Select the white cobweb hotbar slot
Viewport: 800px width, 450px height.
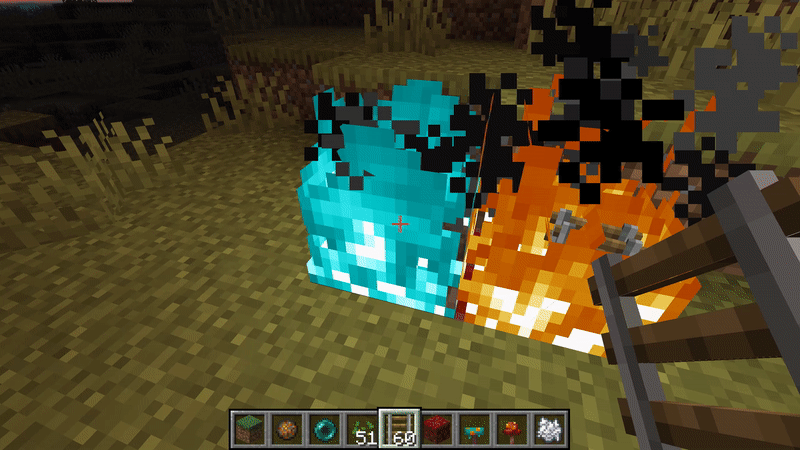(547, 428)
